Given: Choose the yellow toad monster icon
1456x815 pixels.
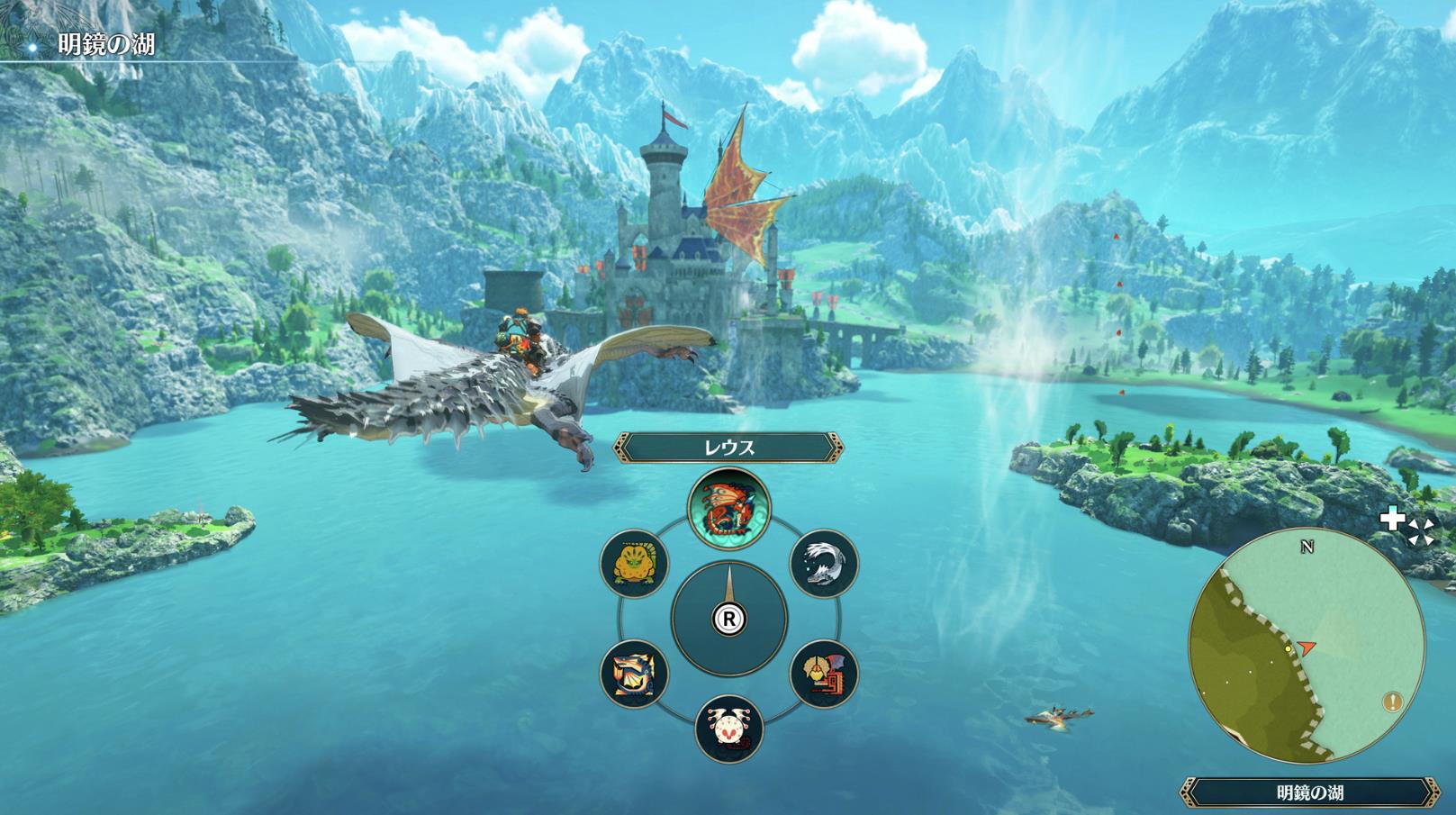Looking at the screenshot, I should pyautogui.click(x=634, y=563).
